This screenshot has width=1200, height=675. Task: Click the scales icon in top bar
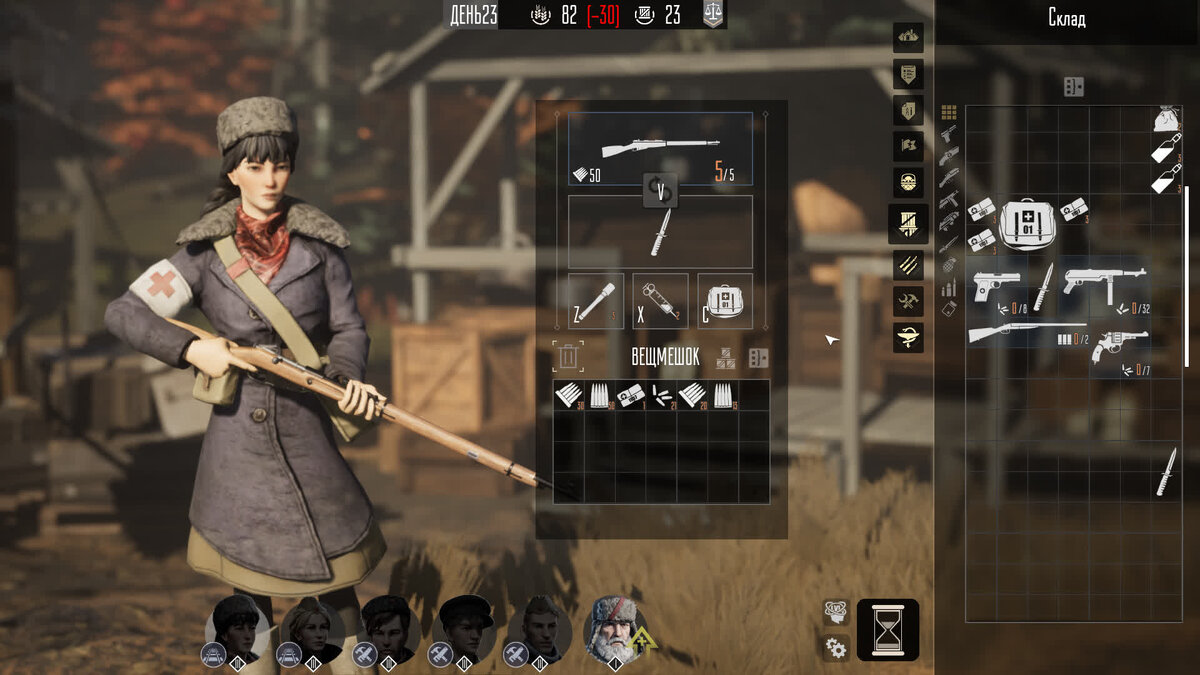(x=711, y=15)
